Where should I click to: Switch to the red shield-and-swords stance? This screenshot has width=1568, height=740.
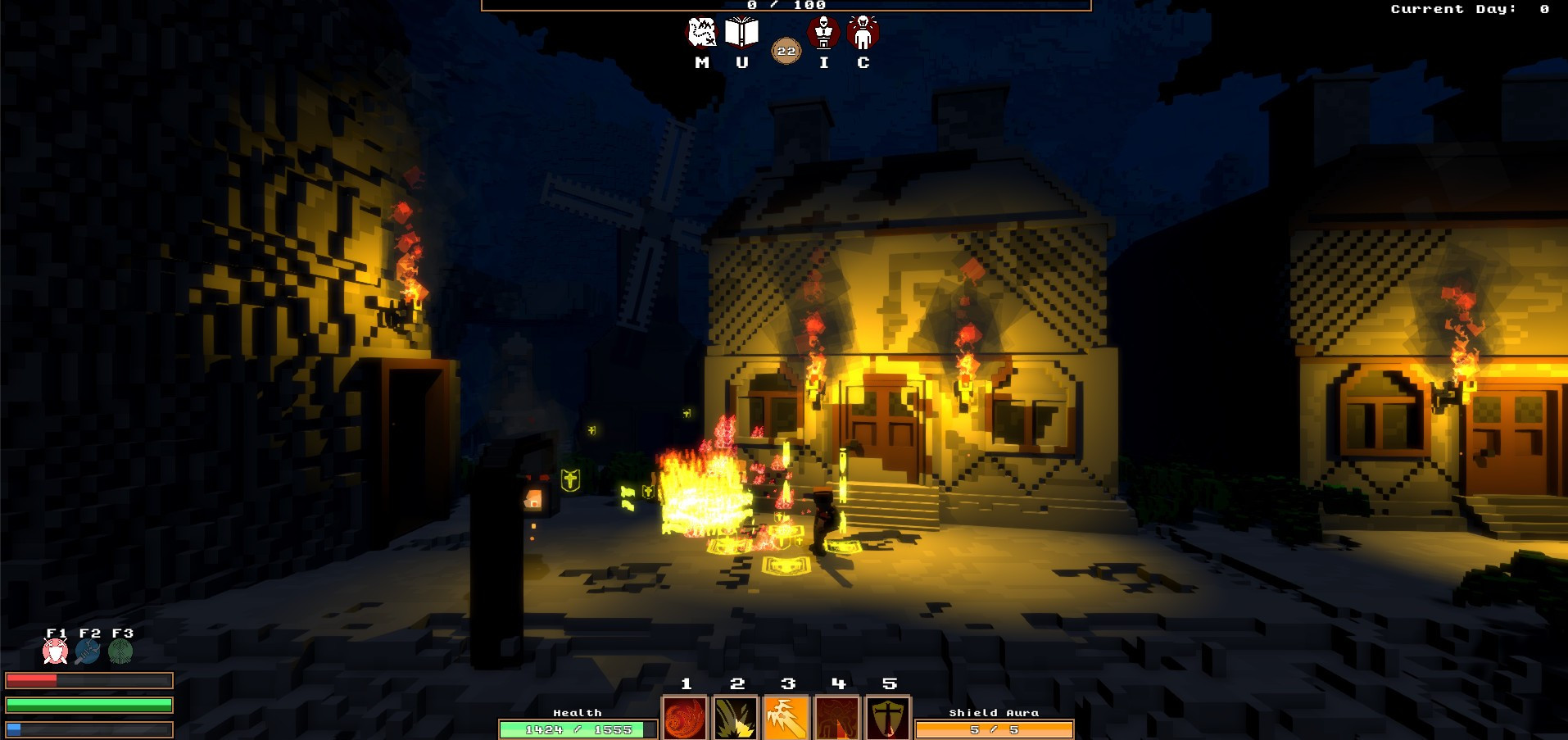pyautogui.click(x=55, y=651)
